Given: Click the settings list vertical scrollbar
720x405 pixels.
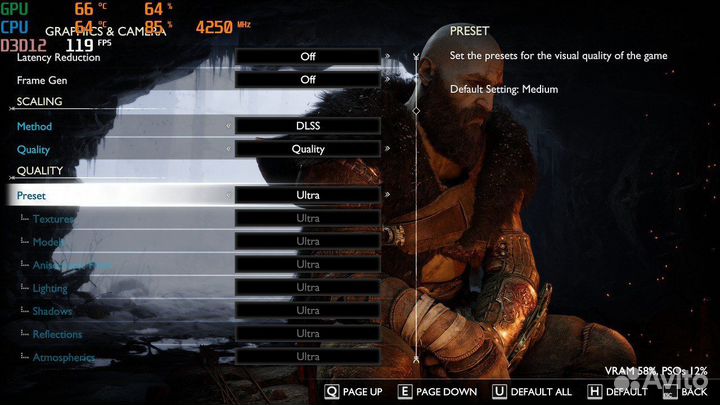Looking at the screenshot, I should tap(416, 200).
